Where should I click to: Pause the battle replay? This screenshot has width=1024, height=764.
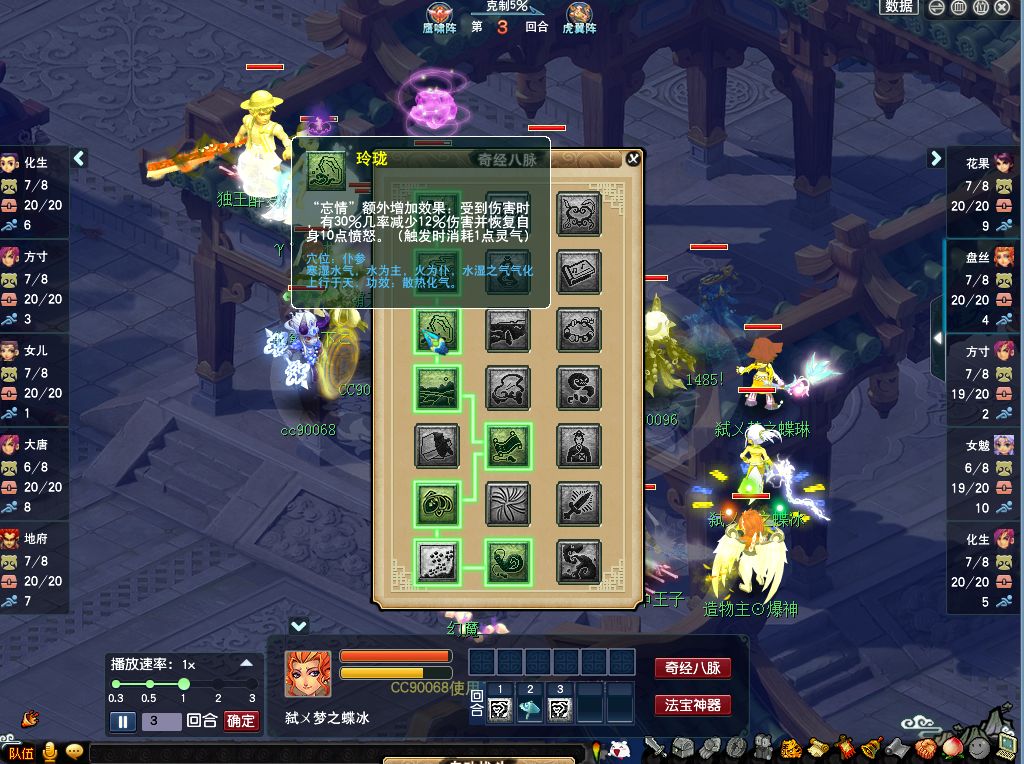pyautogui.click(x=123, y=721)
